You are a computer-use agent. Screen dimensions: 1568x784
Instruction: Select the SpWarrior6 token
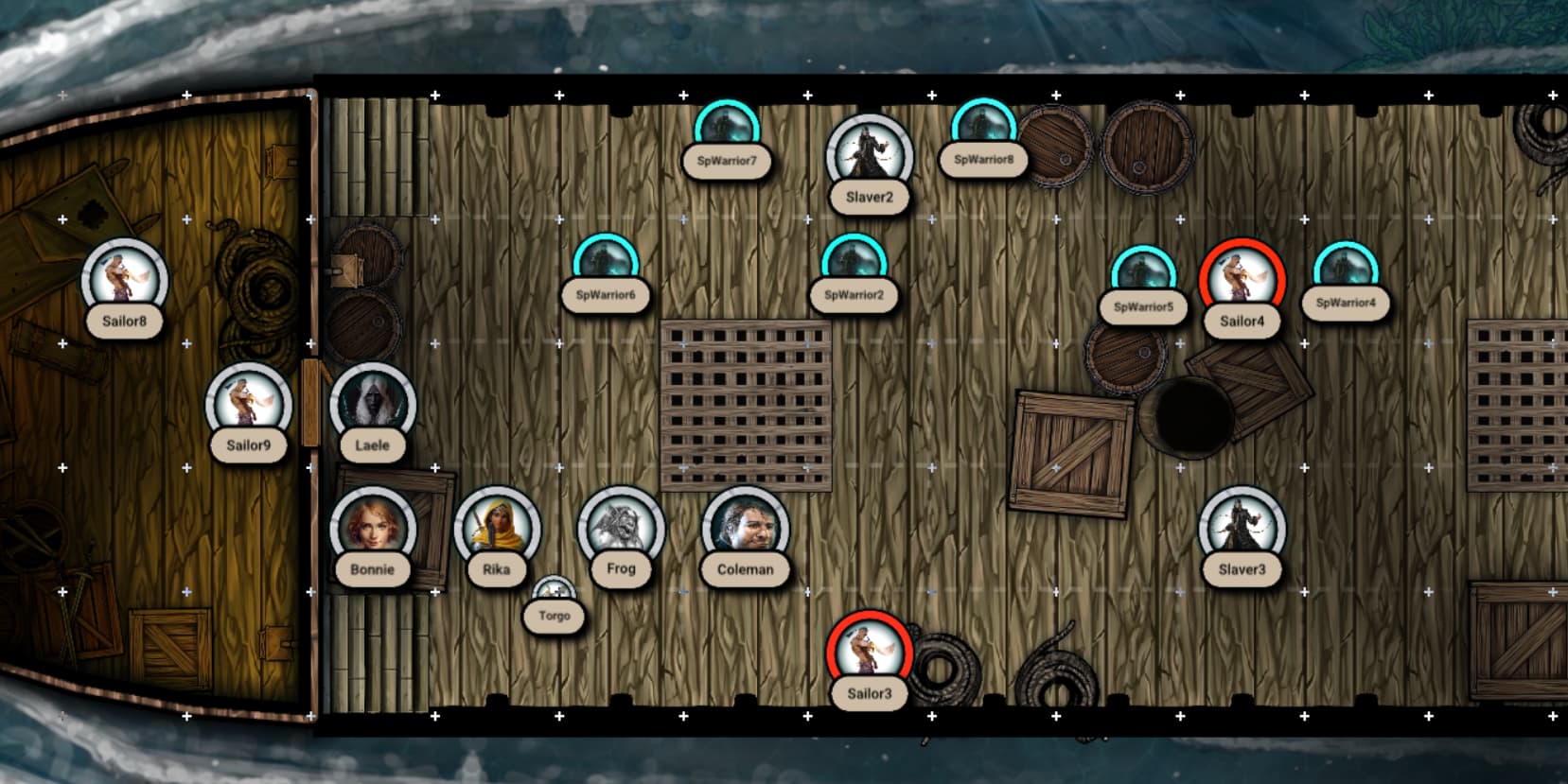click(606, 263)
